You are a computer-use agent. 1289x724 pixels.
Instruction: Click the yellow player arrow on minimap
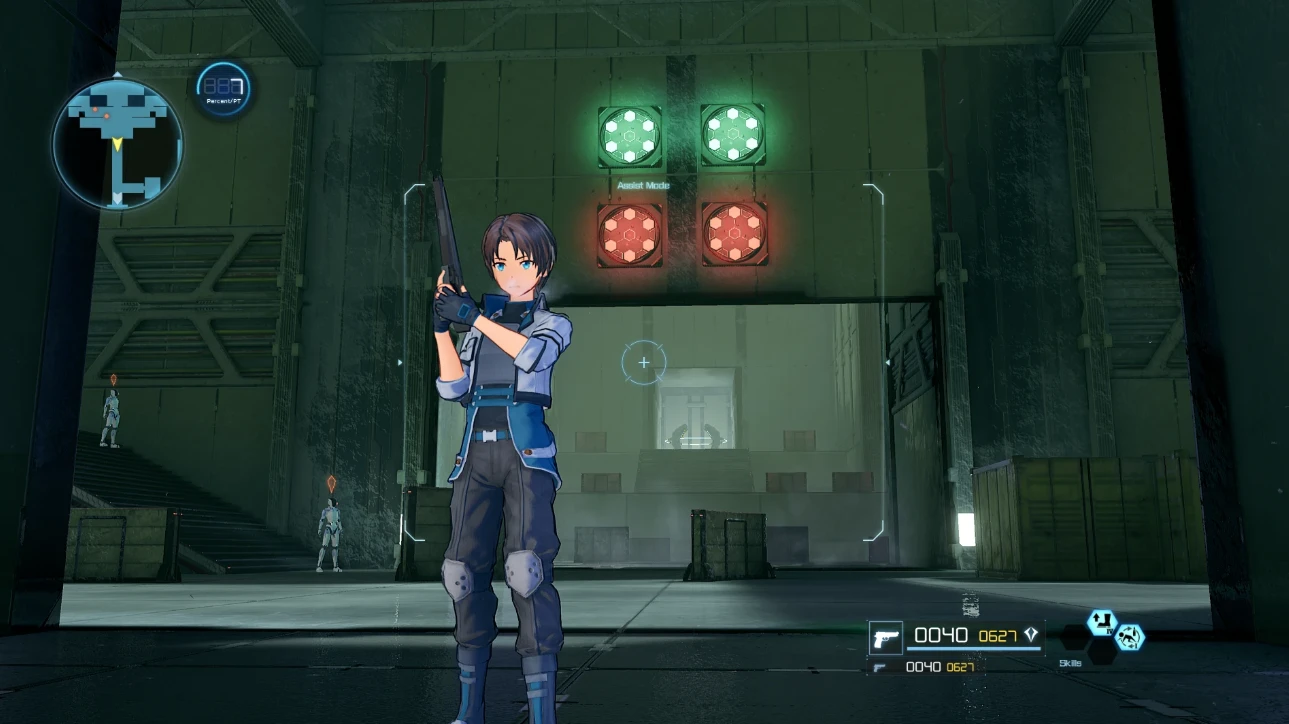pos(118,146)
